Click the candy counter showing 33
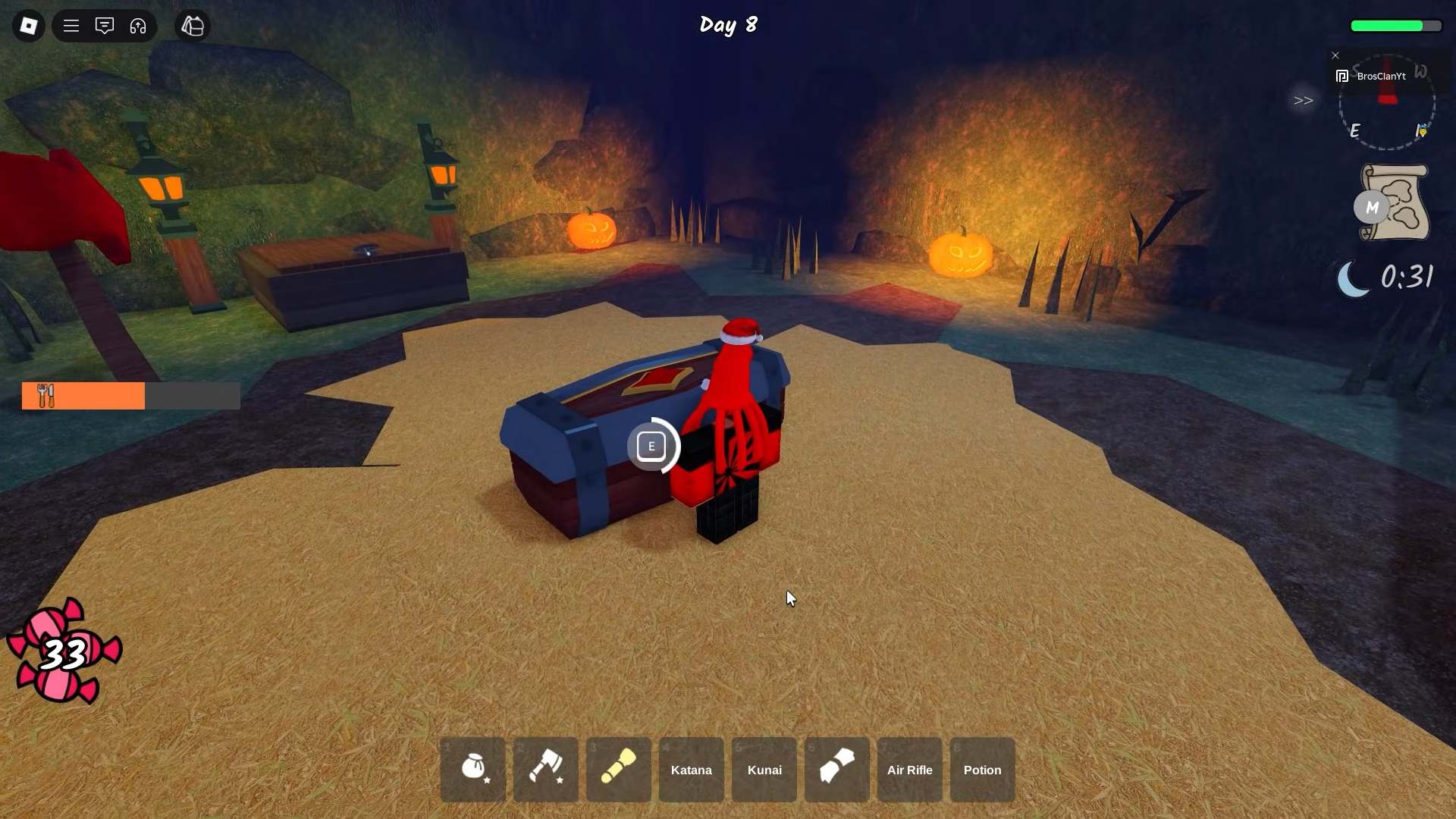The height and width of the screenshot is (819, 1456). 64,651
